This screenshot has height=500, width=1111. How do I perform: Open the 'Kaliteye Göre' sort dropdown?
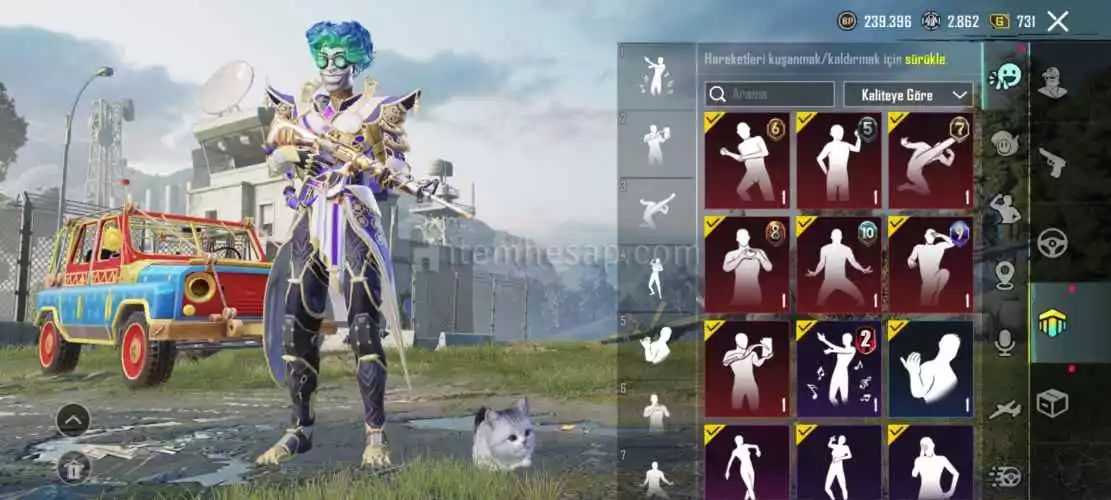pos(908,95)
